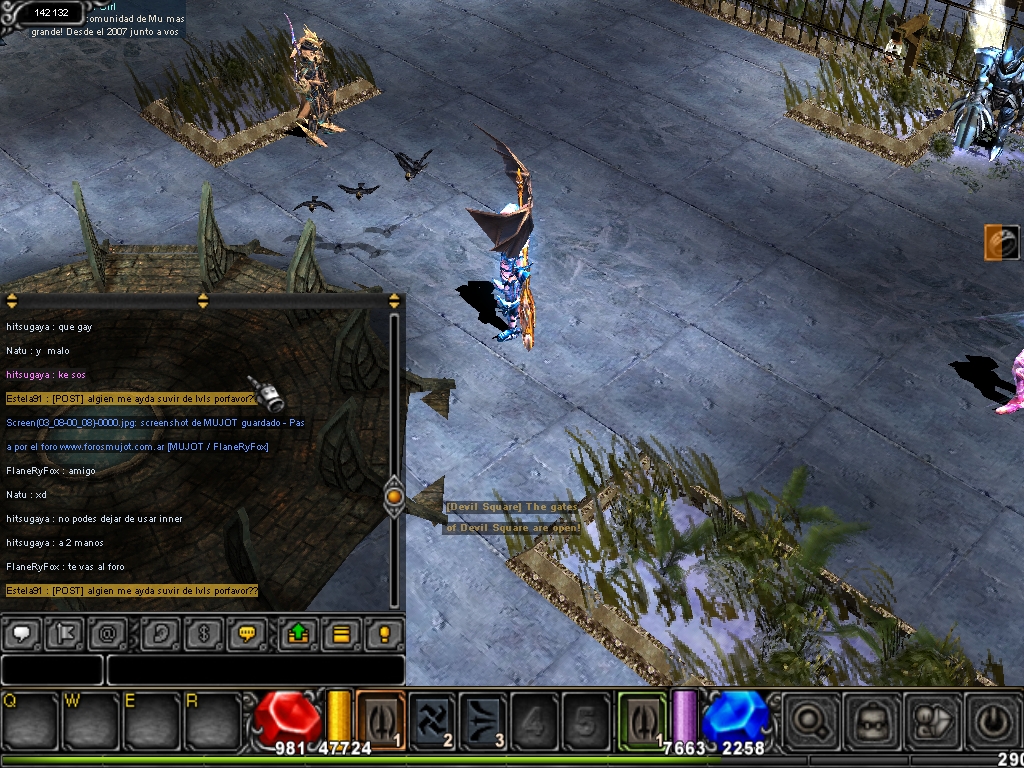The height and width of the screenshot is (768, 1024).
Task: Open the inventory backpack button
Action: [870, 717]
